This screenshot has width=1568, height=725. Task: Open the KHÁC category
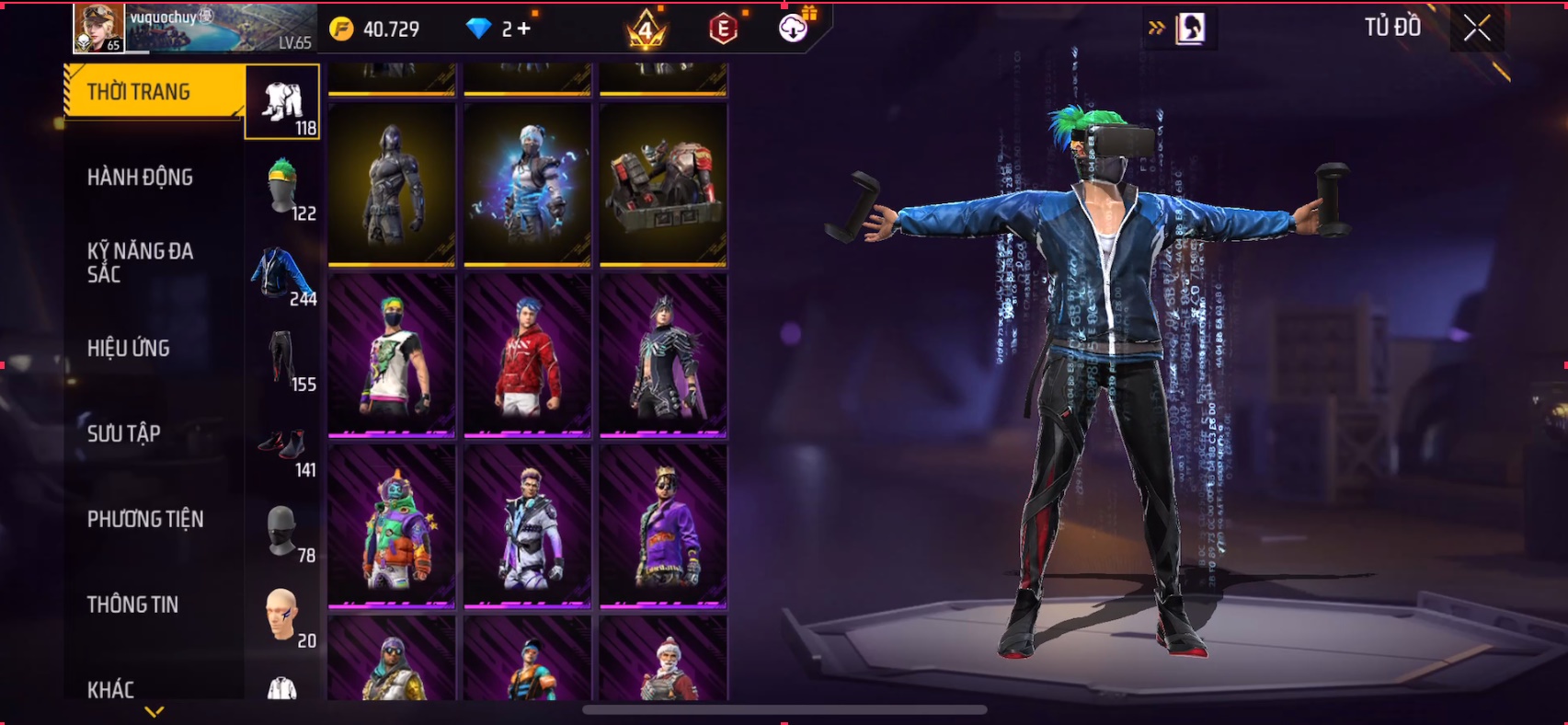click(110, 689)
